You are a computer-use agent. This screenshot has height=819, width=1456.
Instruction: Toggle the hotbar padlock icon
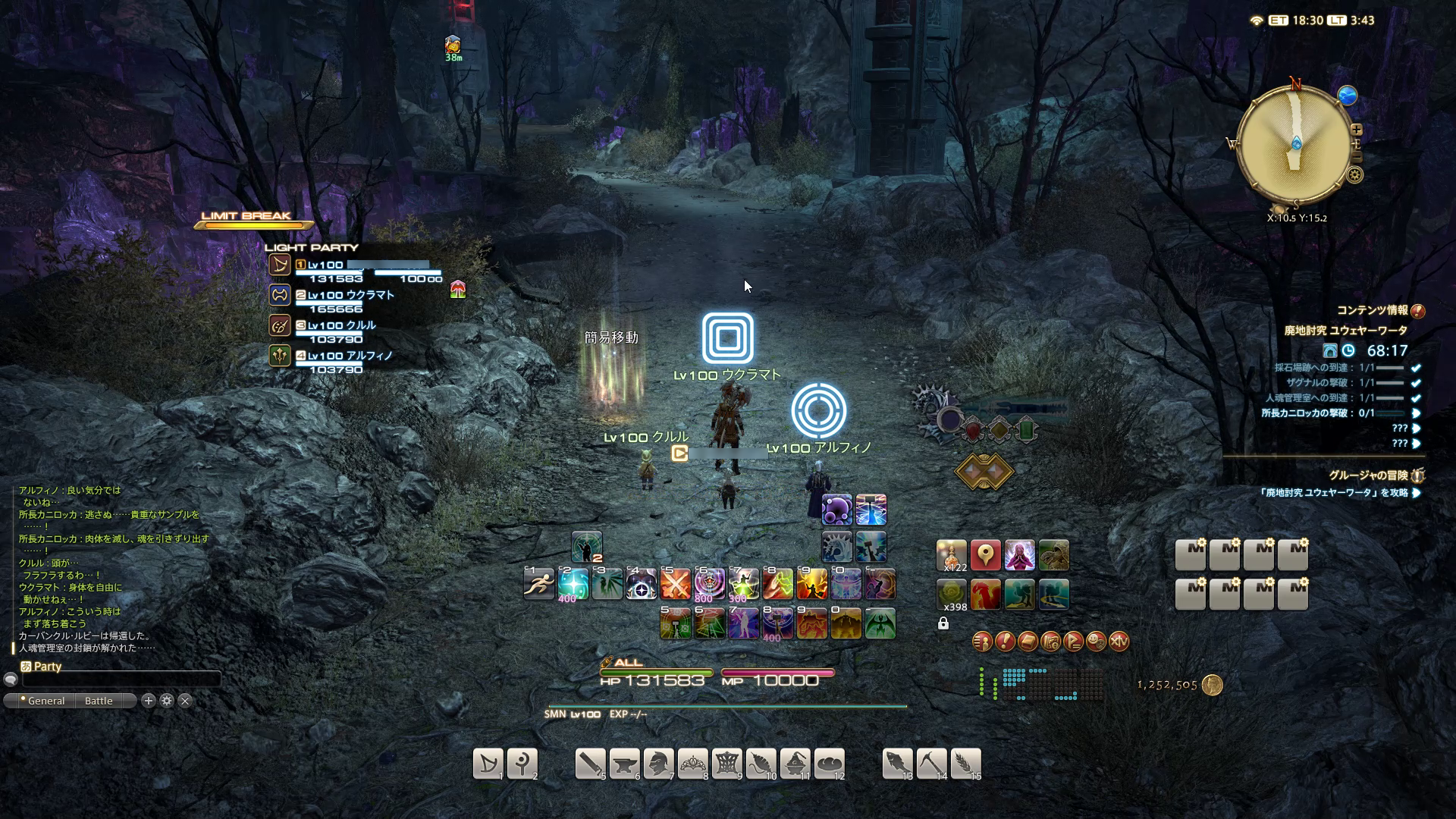click(x=943, y=623)
